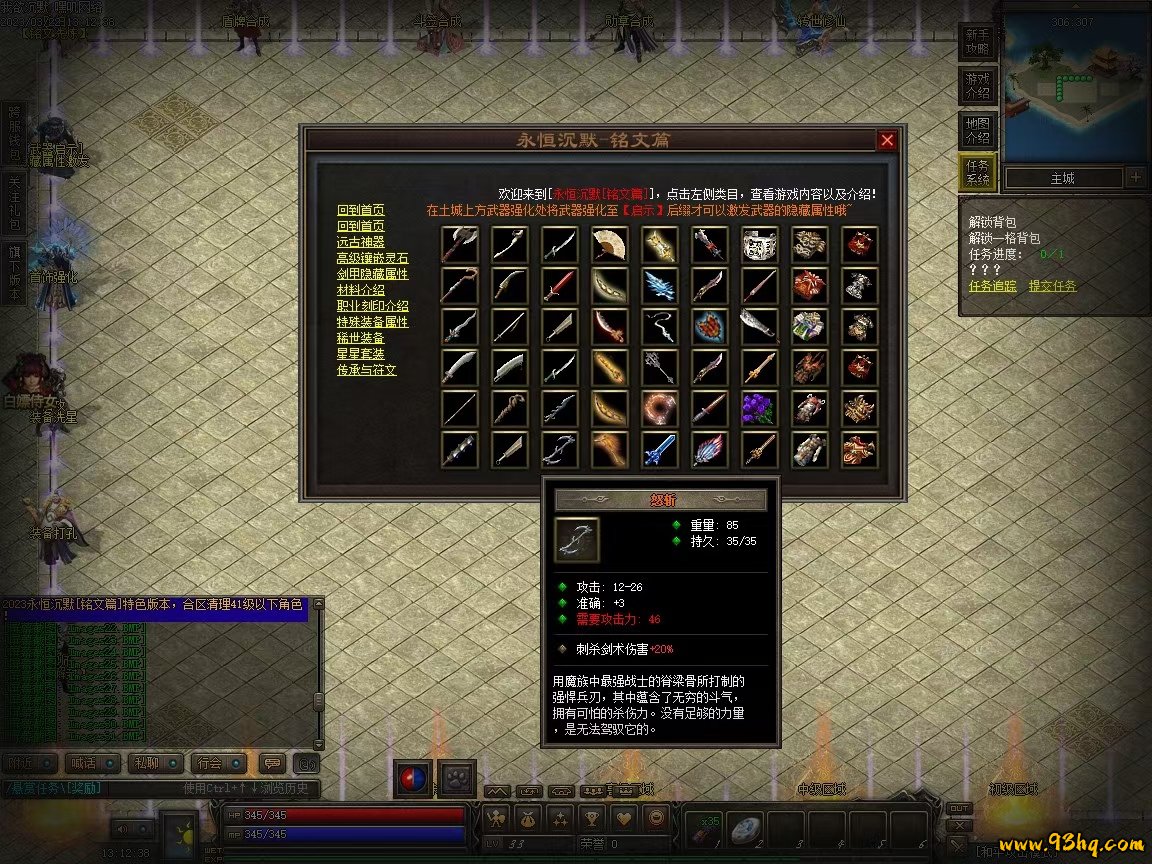Open the 传承与符文 section
Viewport: 1152px width, 864px height.
pos(366,369)
